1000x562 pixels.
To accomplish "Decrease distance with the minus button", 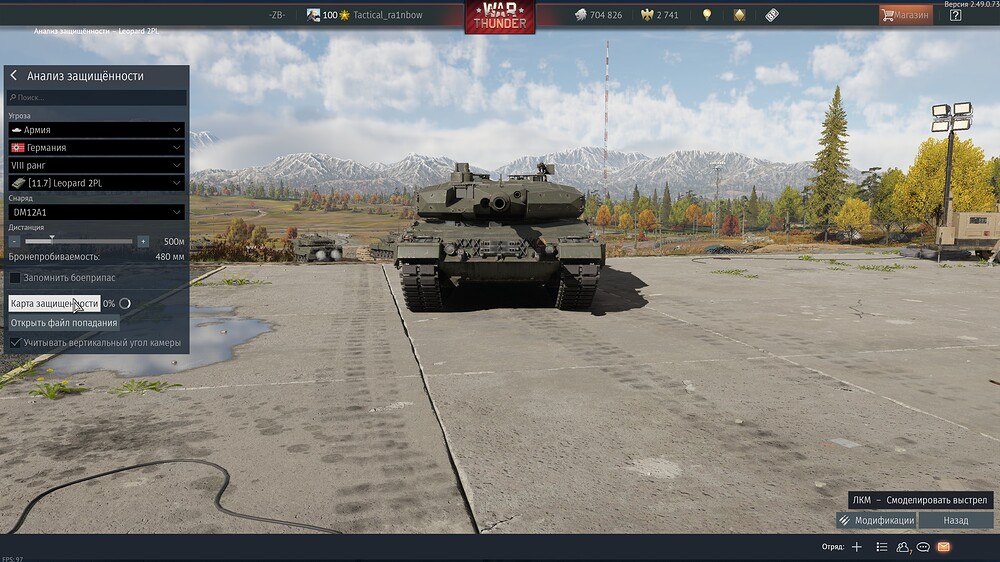I will 15,241.
